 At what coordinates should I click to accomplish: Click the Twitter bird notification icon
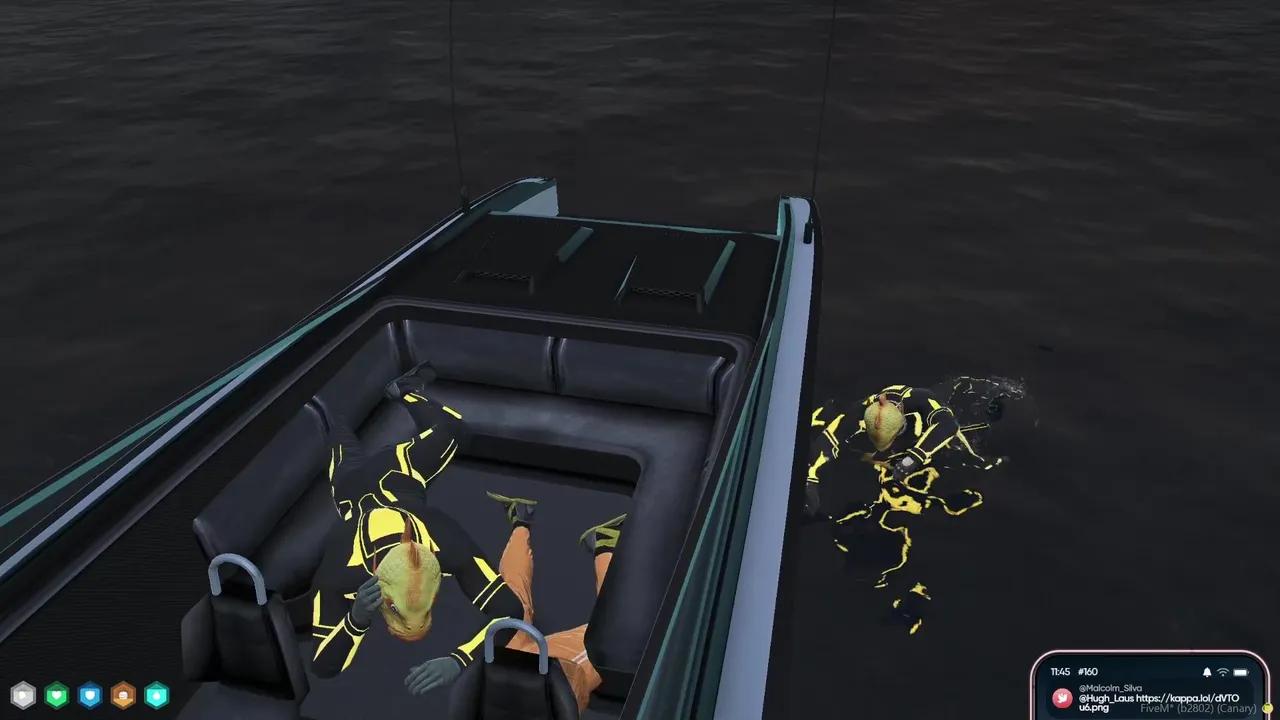(1062, 697)
